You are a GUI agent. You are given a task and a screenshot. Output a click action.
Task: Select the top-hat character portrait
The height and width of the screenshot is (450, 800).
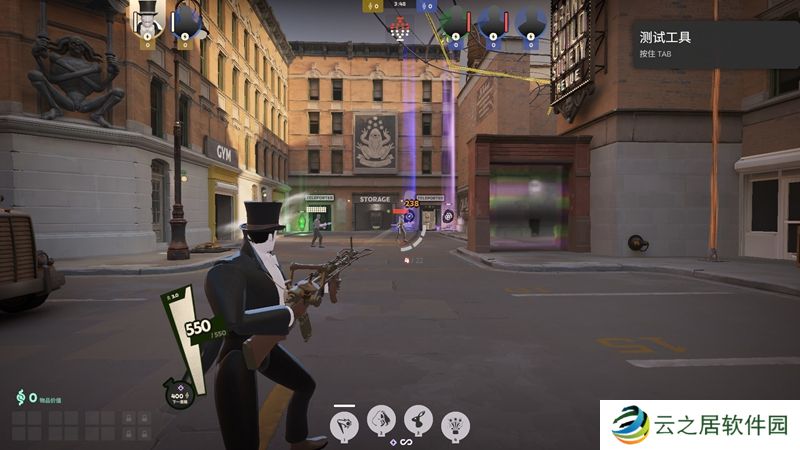click(147, 19)
